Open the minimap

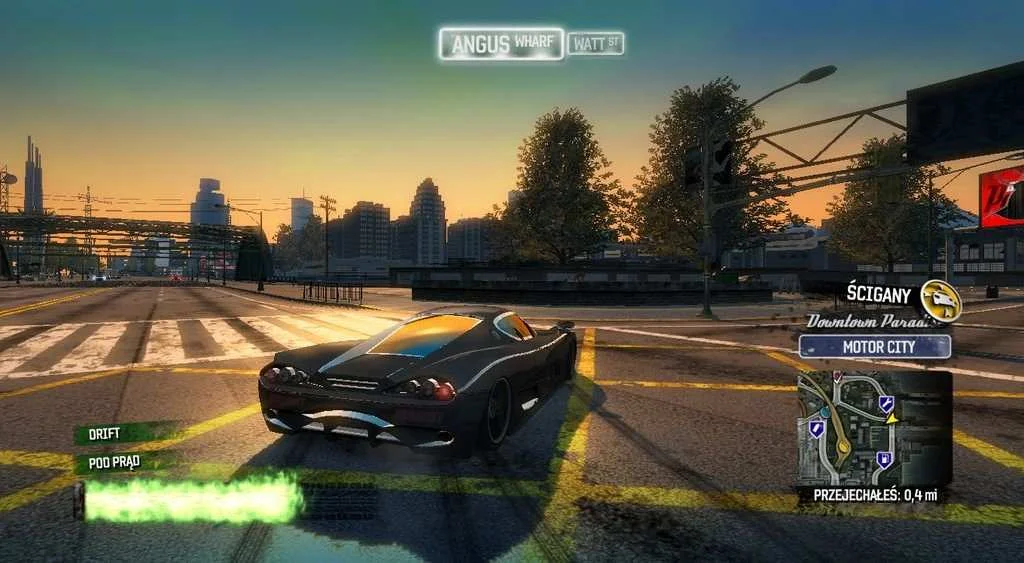point(873,428)
